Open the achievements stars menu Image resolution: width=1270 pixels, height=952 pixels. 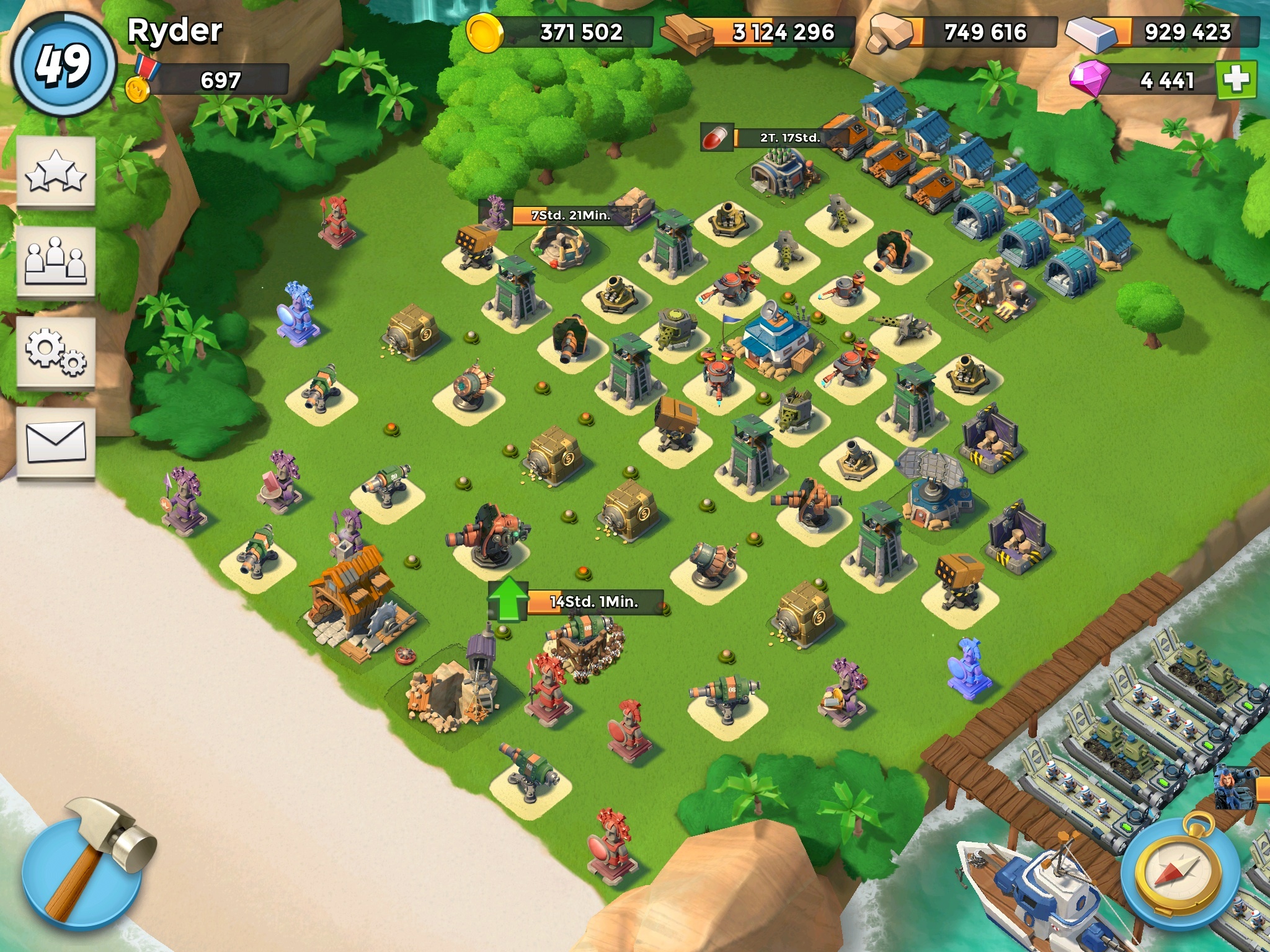(x=56, y=172)
